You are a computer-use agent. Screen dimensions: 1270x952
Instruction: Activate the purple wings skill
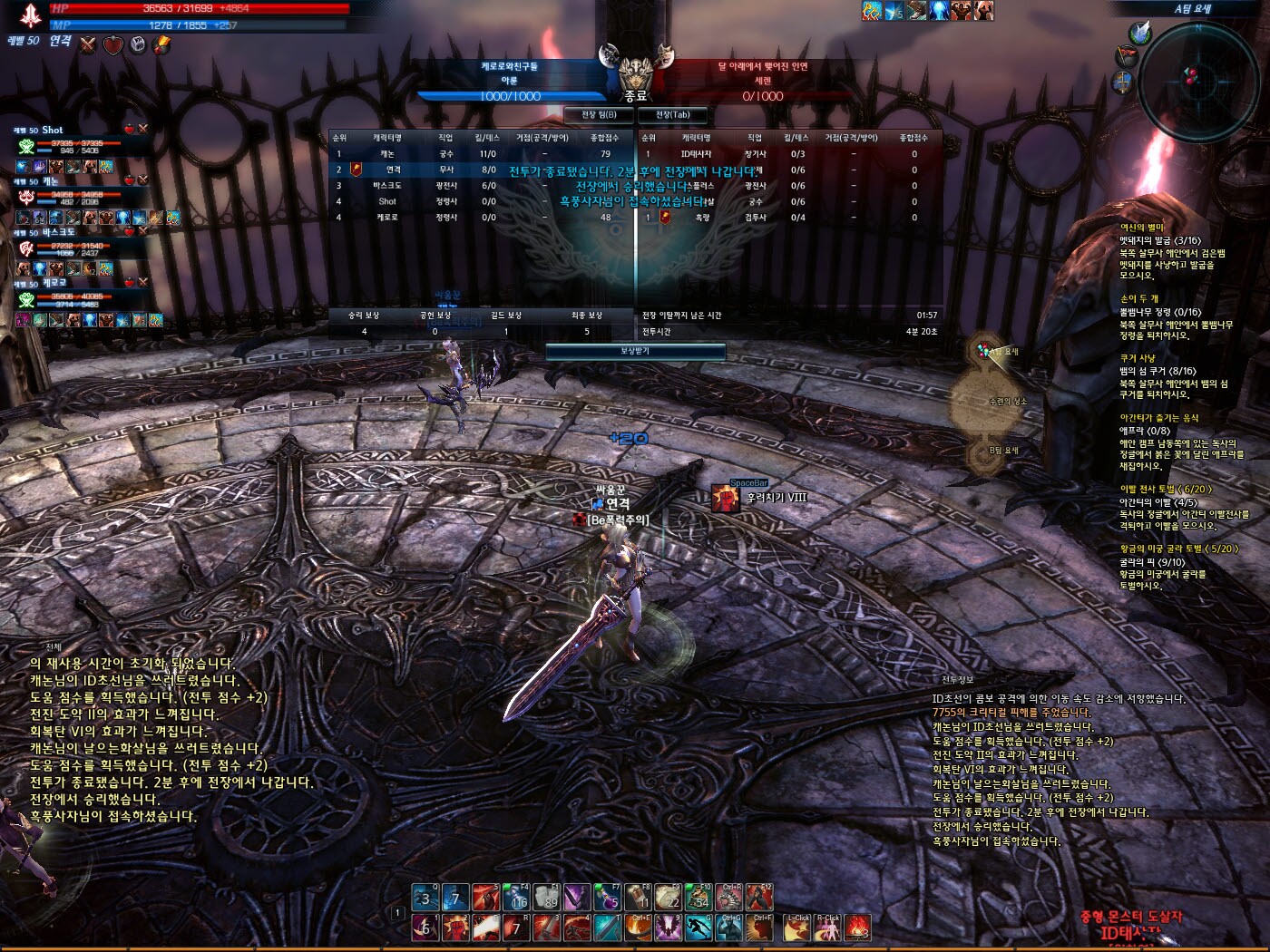669,928
